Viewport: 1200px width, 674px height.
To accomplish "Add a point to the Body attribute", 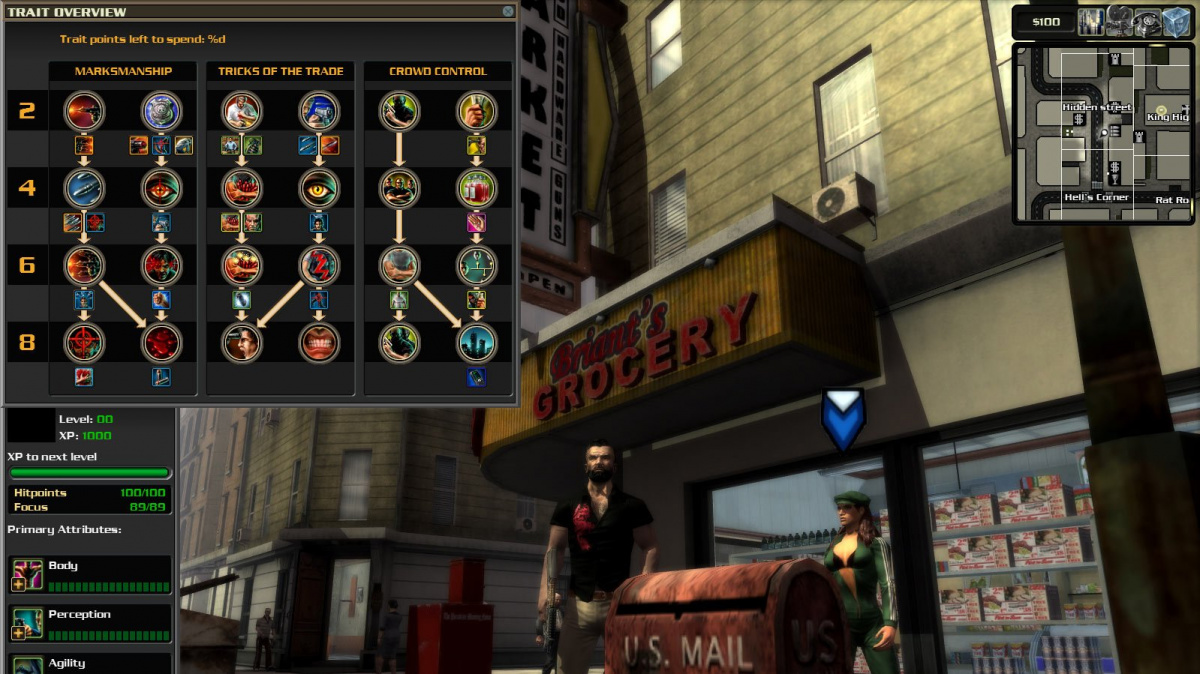I will (19, 584).
